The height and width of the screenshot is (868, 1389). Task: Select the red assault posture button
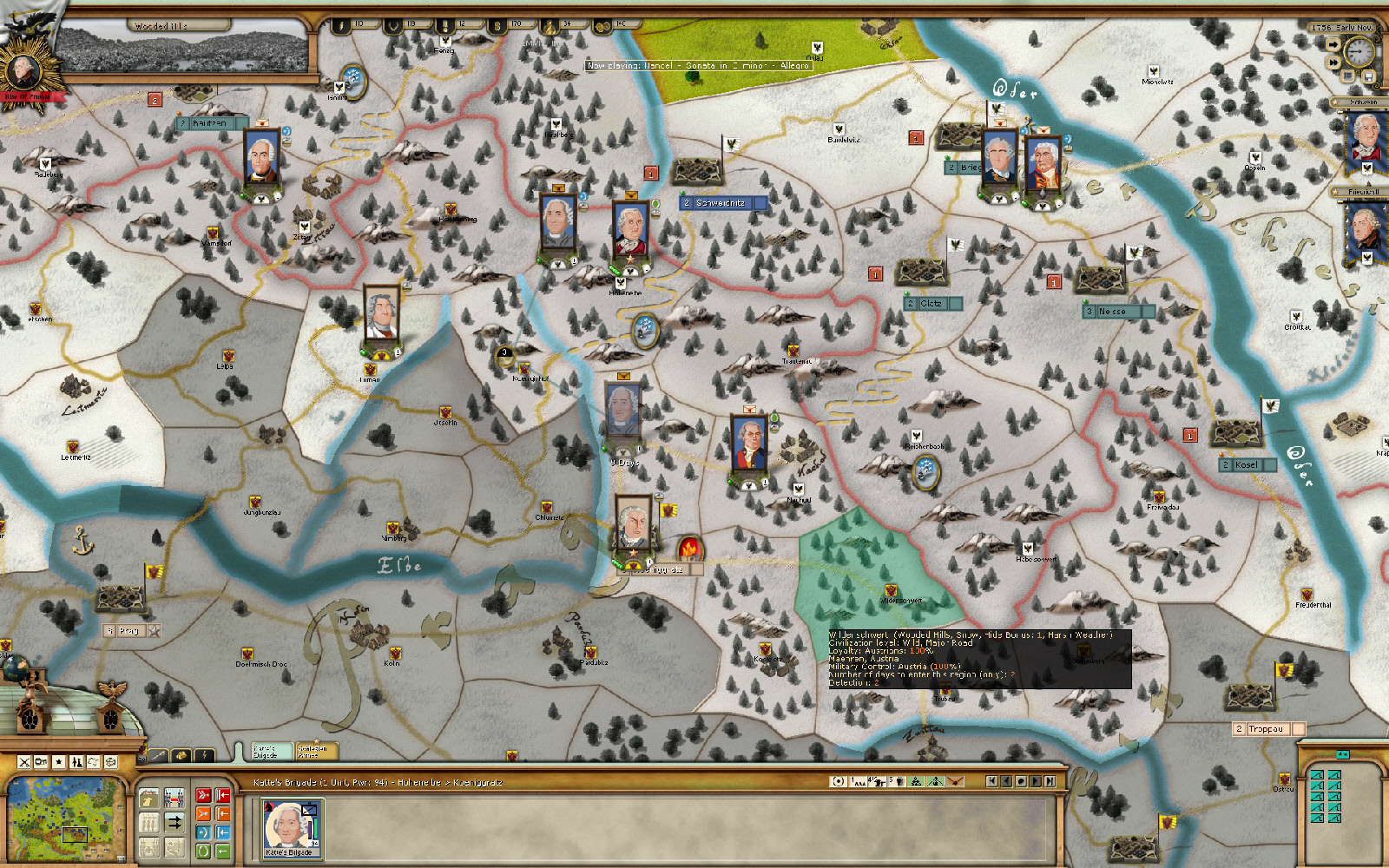pyautogui.click(x=203, y=794)
